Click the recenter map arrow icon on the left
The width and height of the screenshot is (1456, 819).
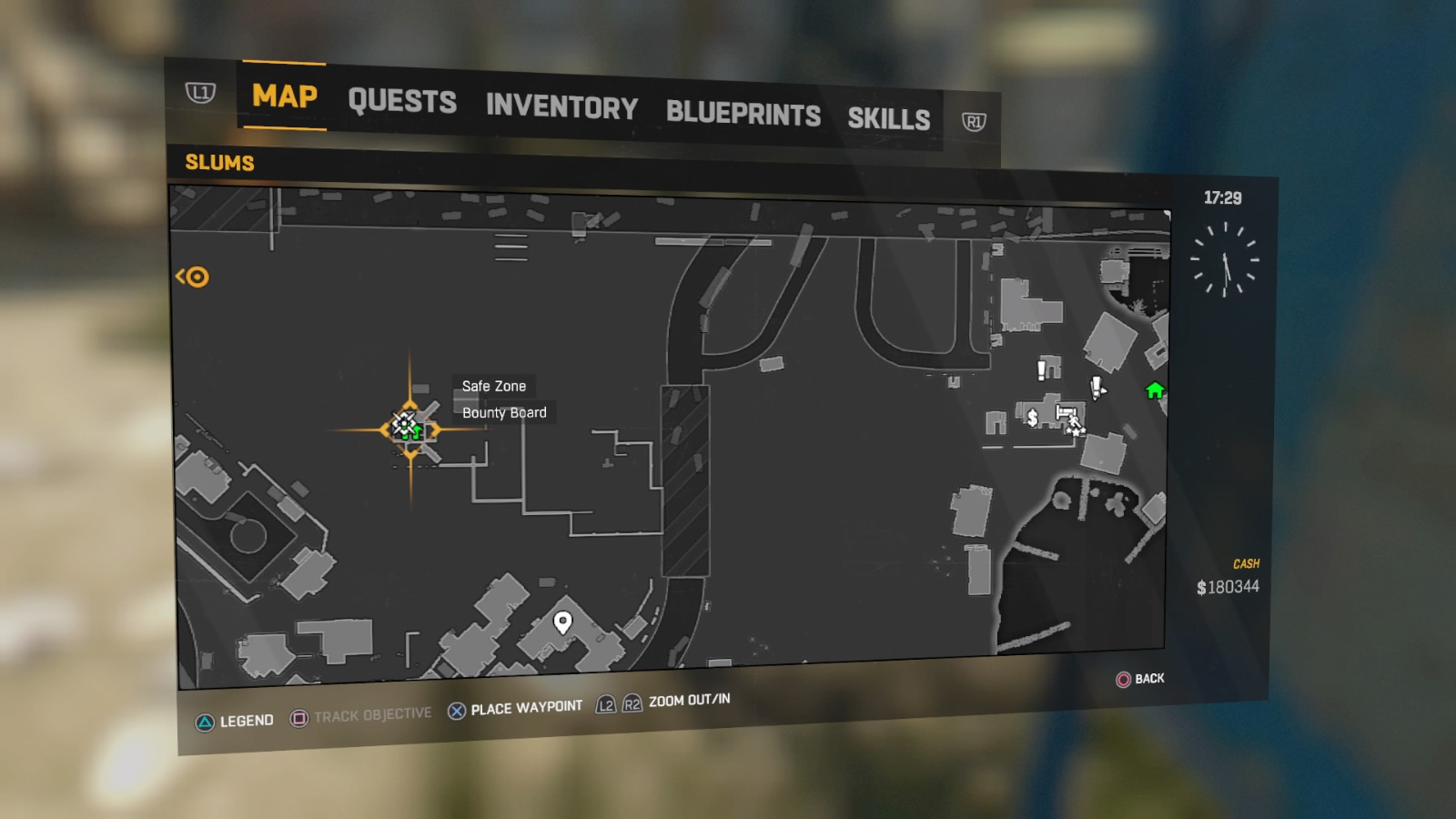coord(194,278)
